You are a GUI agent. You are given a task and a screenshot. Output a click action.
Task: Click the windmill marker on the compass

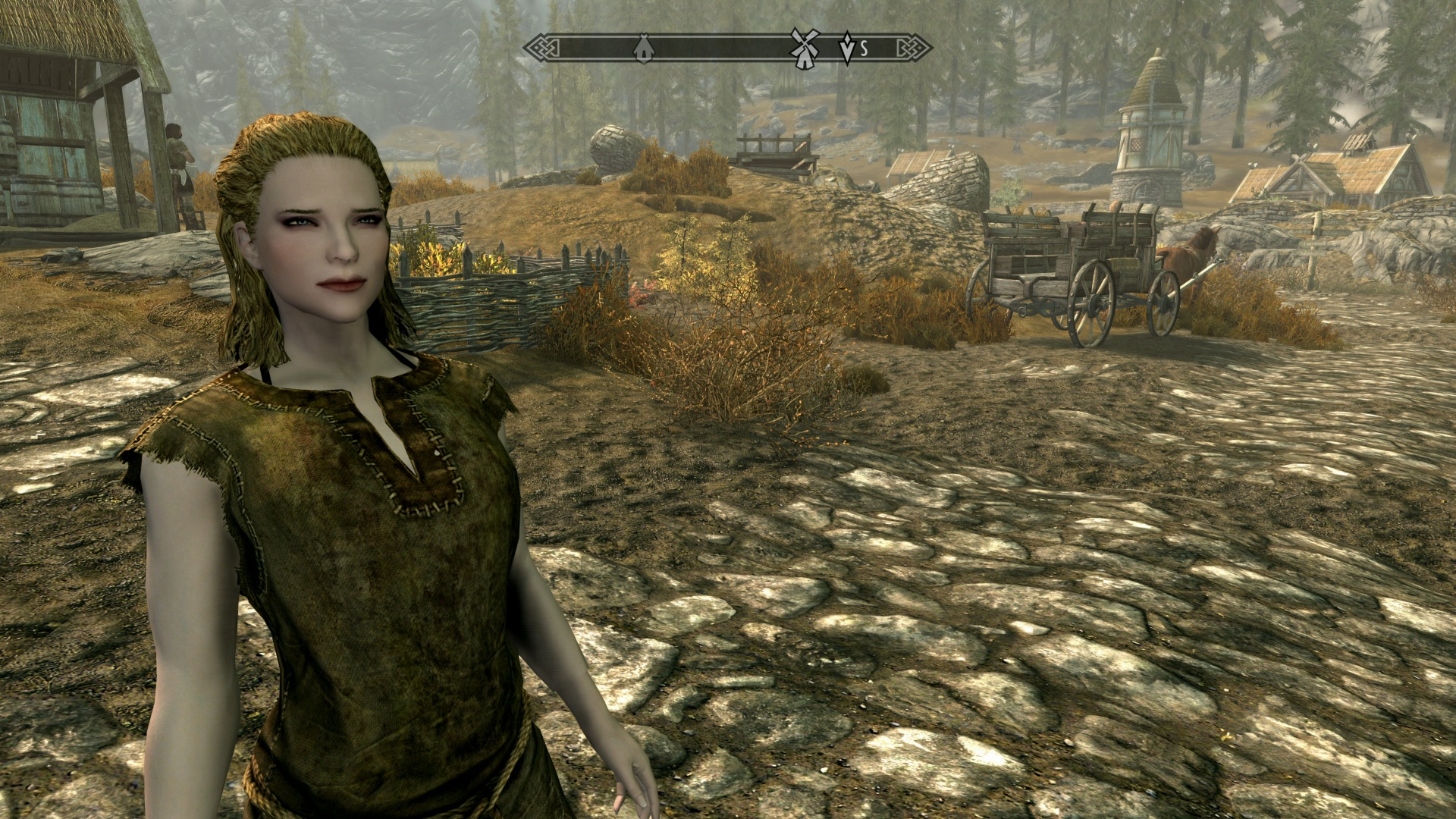(804, 48)
